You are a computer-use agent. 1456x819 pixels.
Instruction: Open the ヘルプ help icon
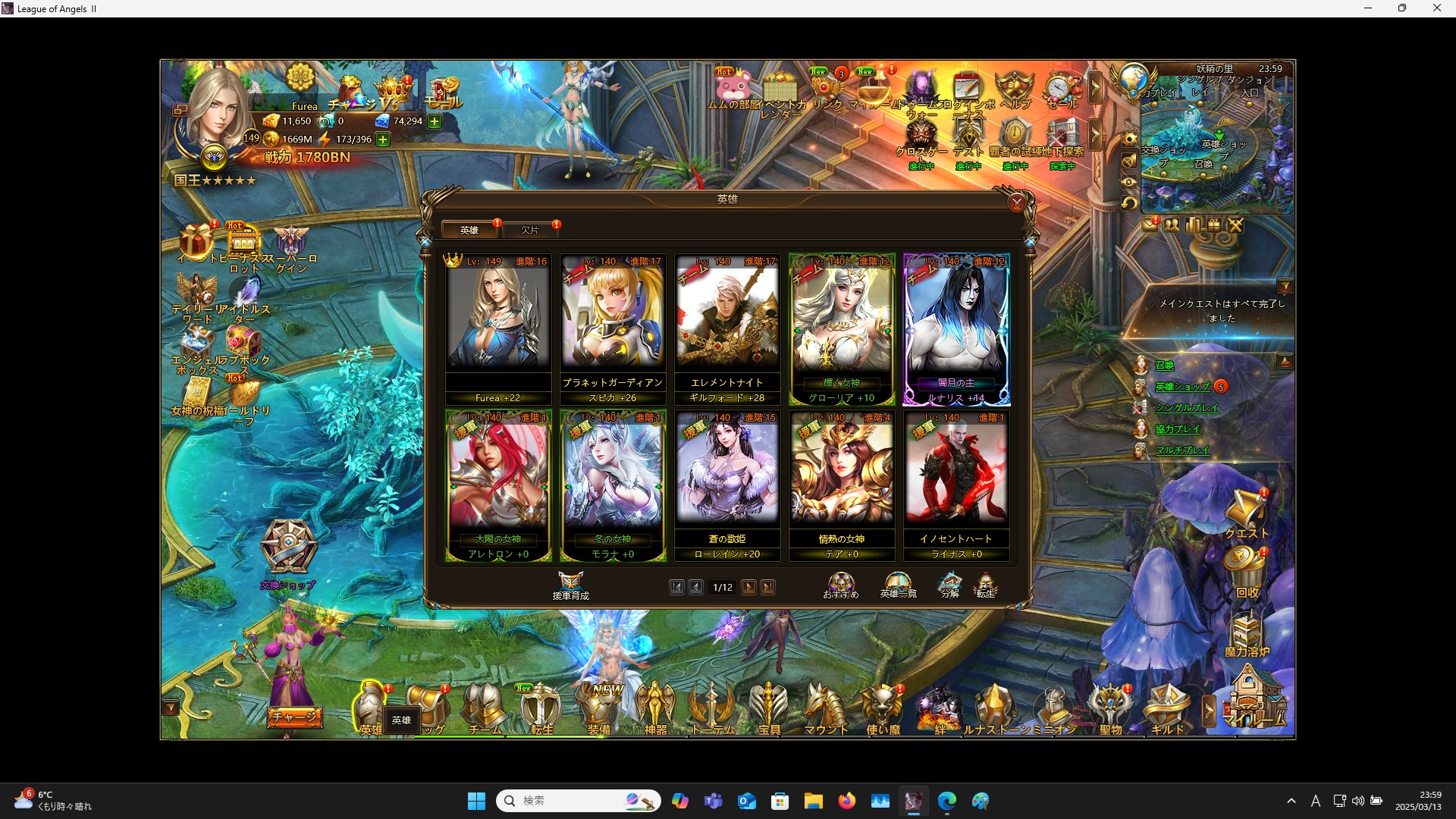(1015, 86)
